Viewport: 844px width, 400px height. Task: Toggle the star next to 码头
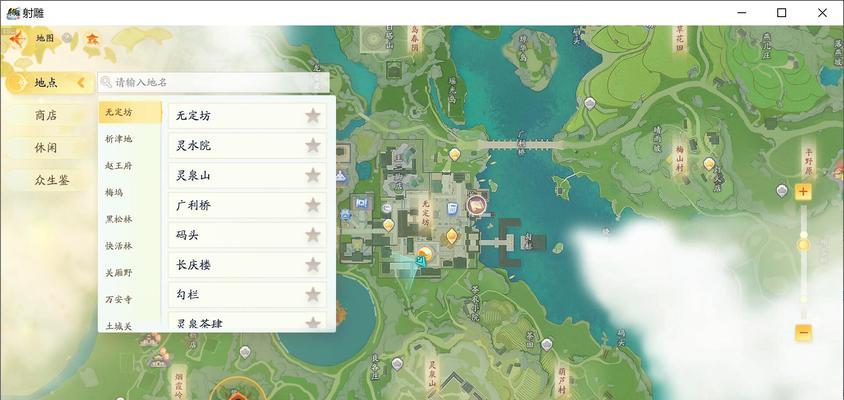click(313, 235)
